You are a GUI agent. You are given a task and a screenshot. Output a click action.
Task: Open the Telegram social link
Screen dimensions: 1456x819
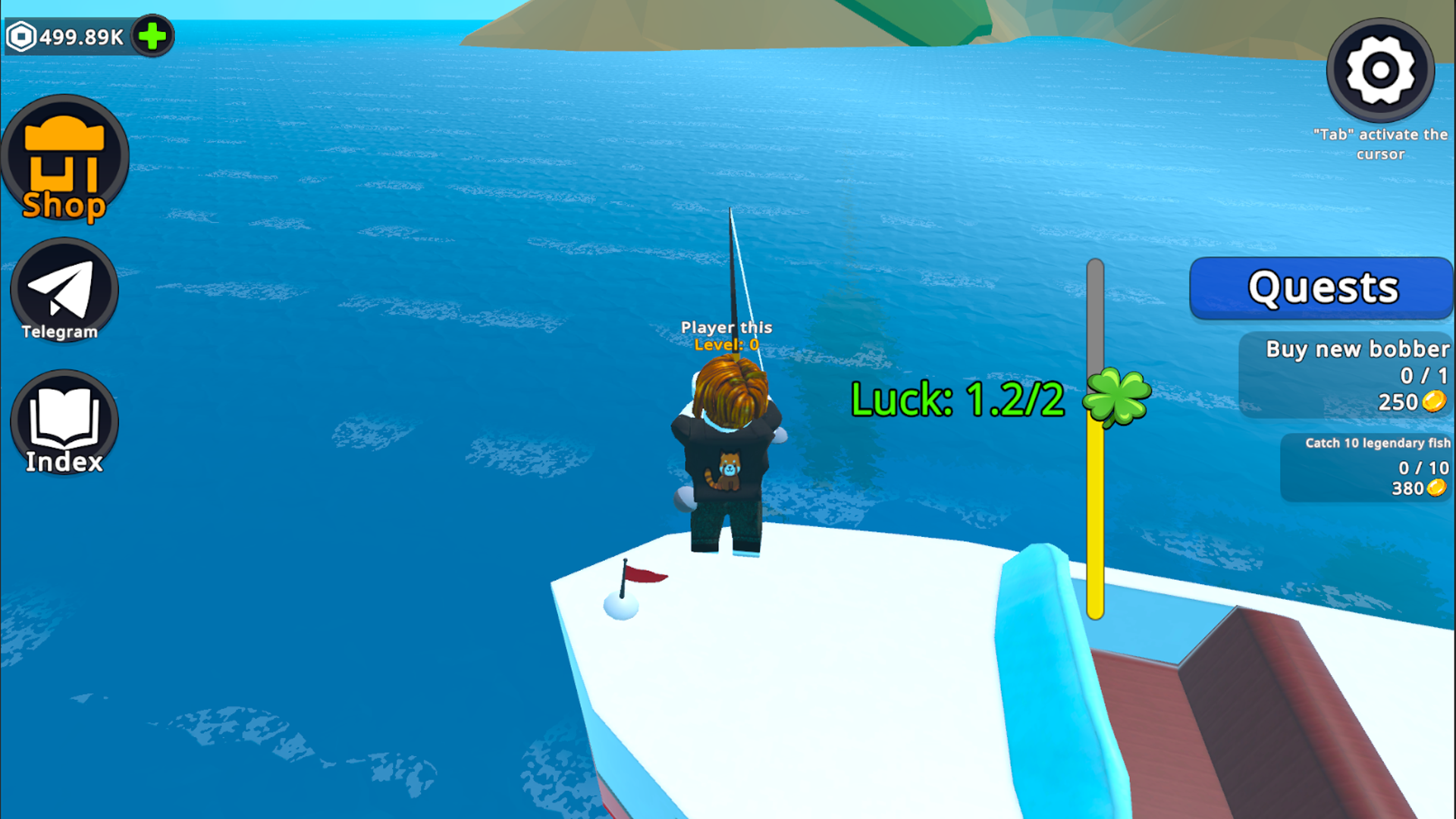point(64,290)
